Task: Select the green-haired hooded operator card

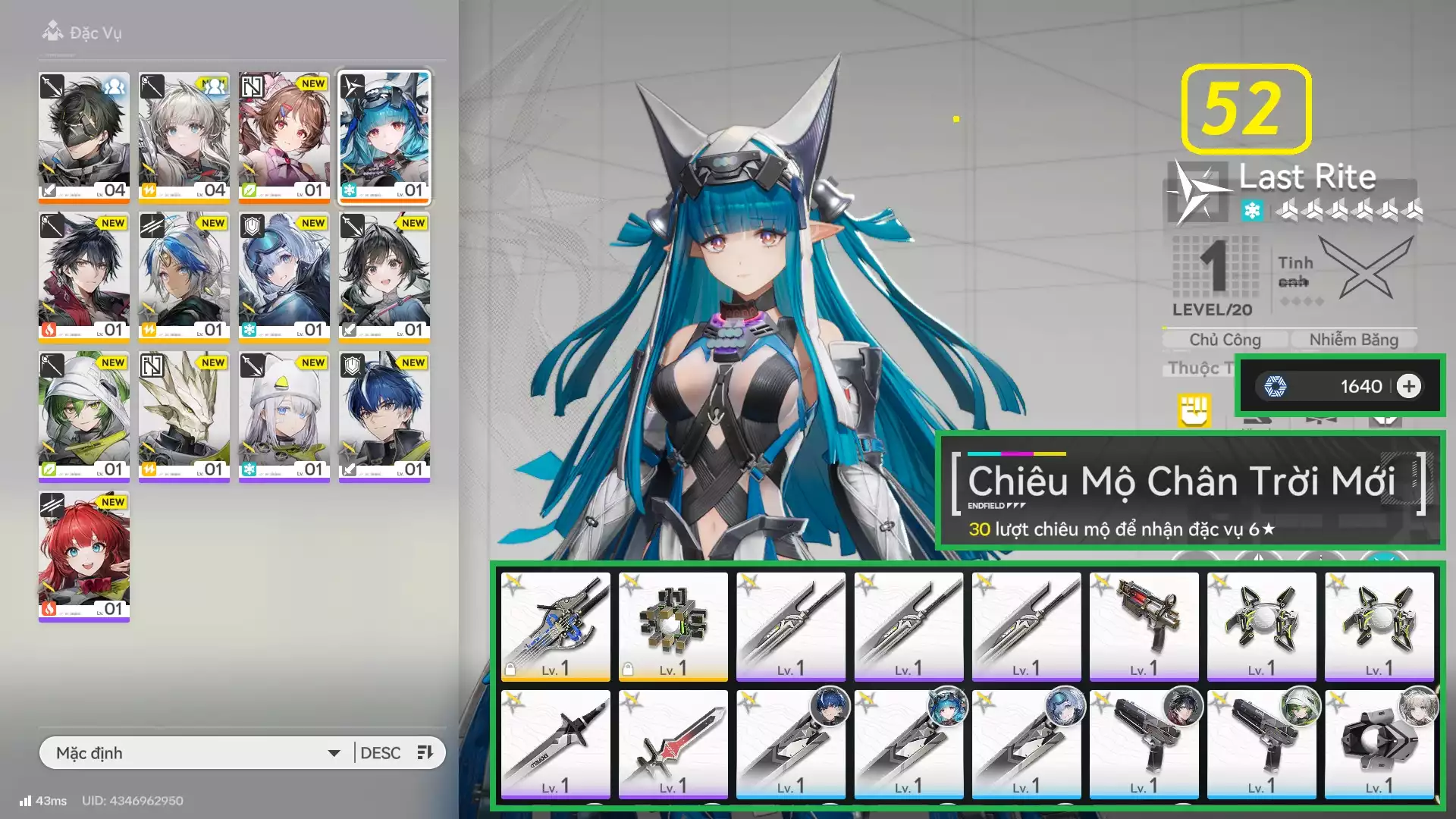Action: pos(84,416)
